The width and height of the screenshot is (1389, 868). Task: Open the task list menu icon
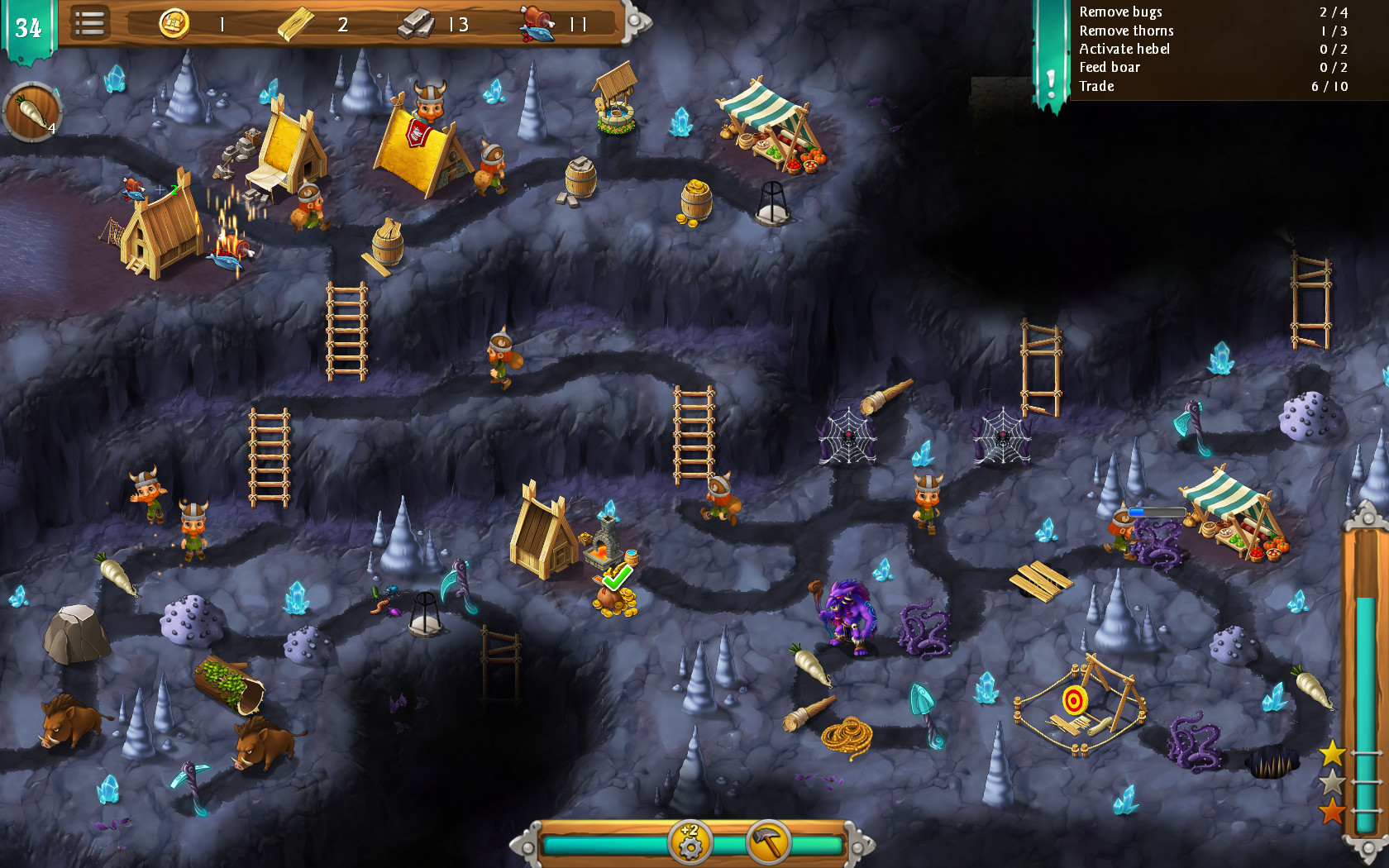click(x=91, y=24)
